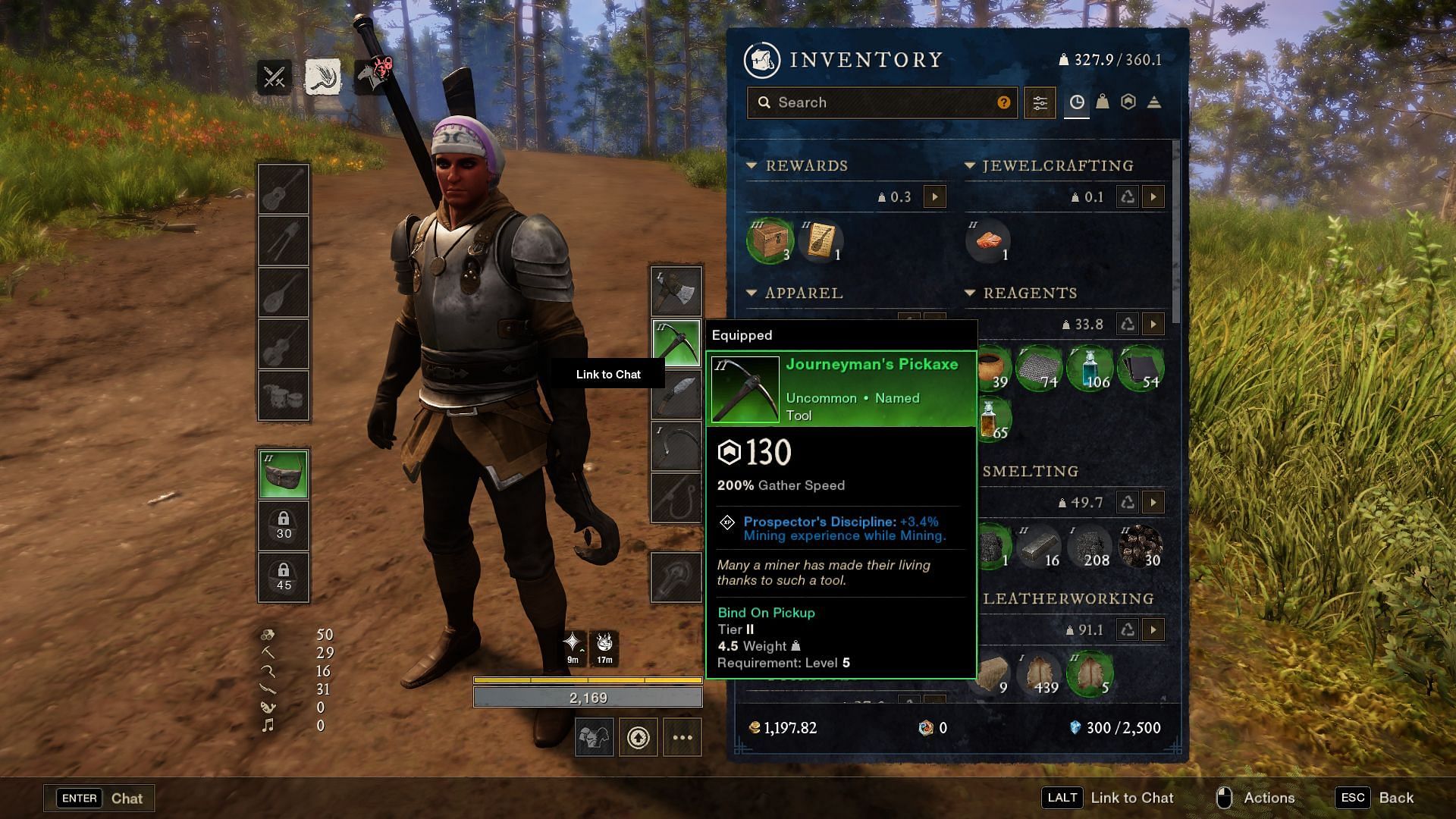Select the rawhide stack of 439
The image size is (1456, 819).
[x=1040, y=674]
